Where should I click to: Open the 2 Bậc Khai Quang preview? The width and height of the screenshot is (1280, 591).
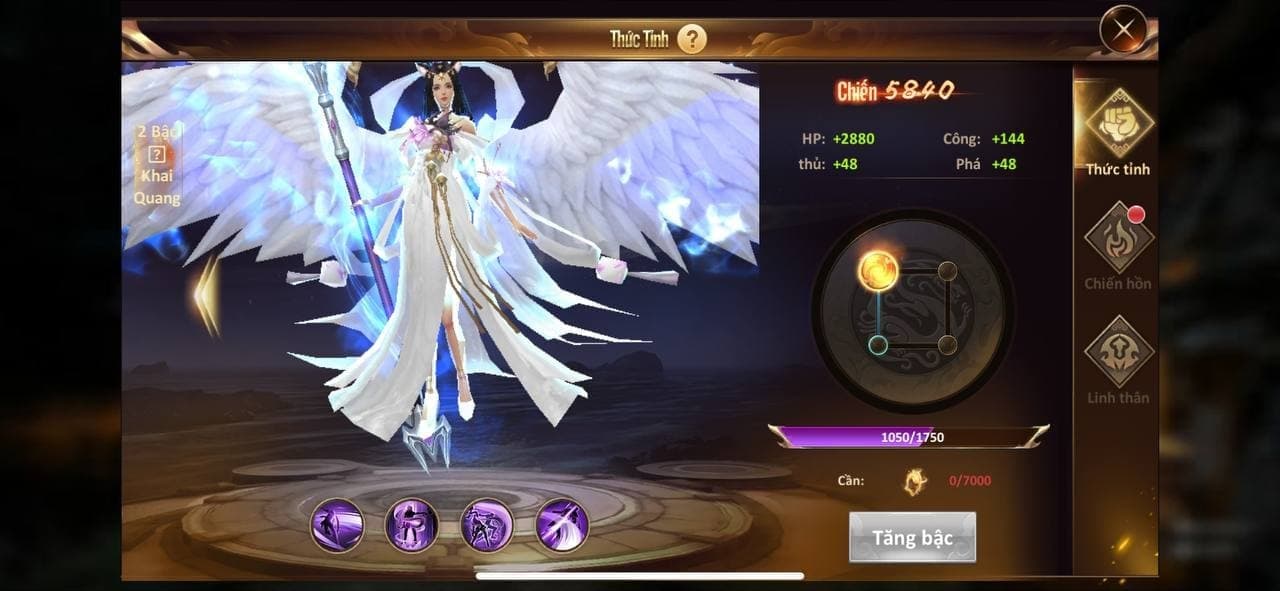(x=157, y=165)
